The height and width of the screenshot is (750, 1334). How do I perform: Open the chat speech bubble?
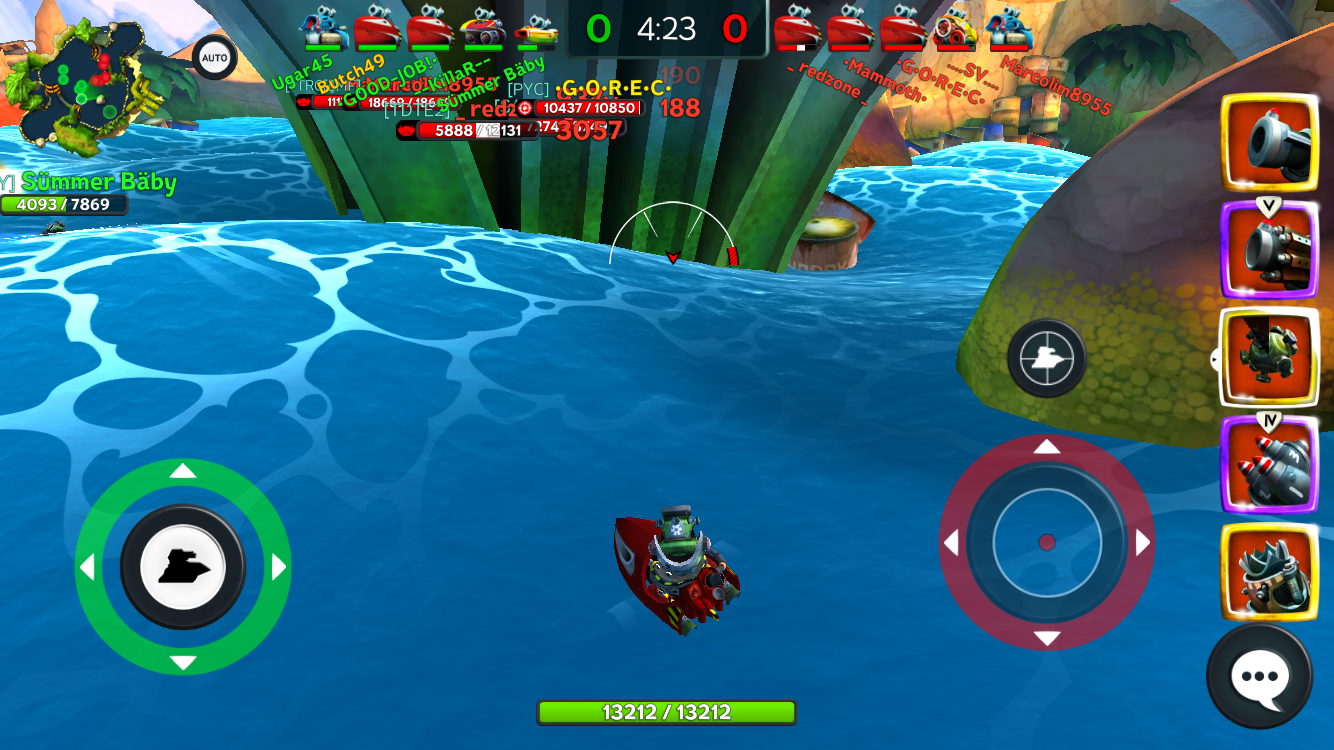(1259, 677)
